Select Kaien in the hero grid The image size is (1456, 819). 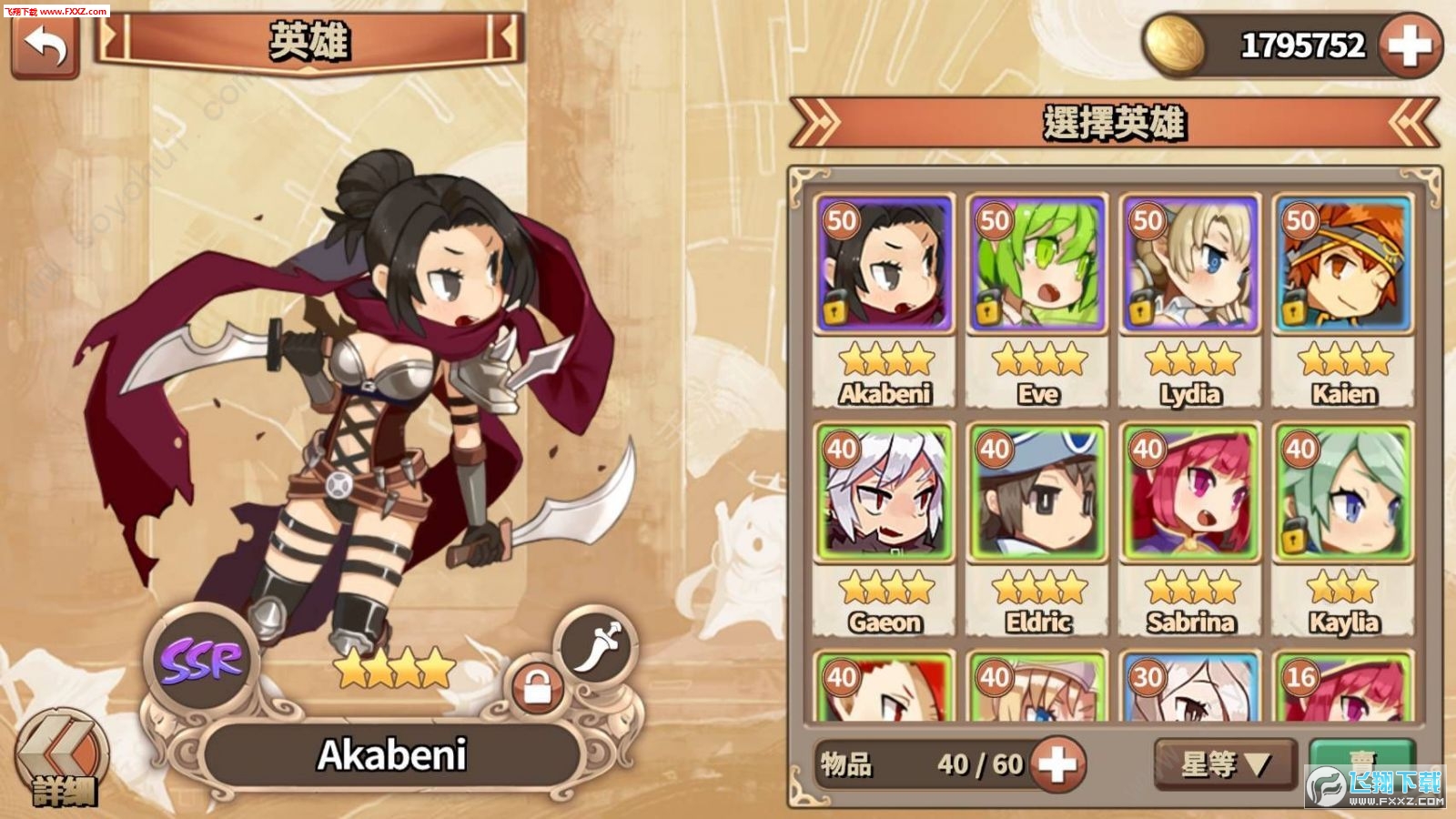[1343, 264]
